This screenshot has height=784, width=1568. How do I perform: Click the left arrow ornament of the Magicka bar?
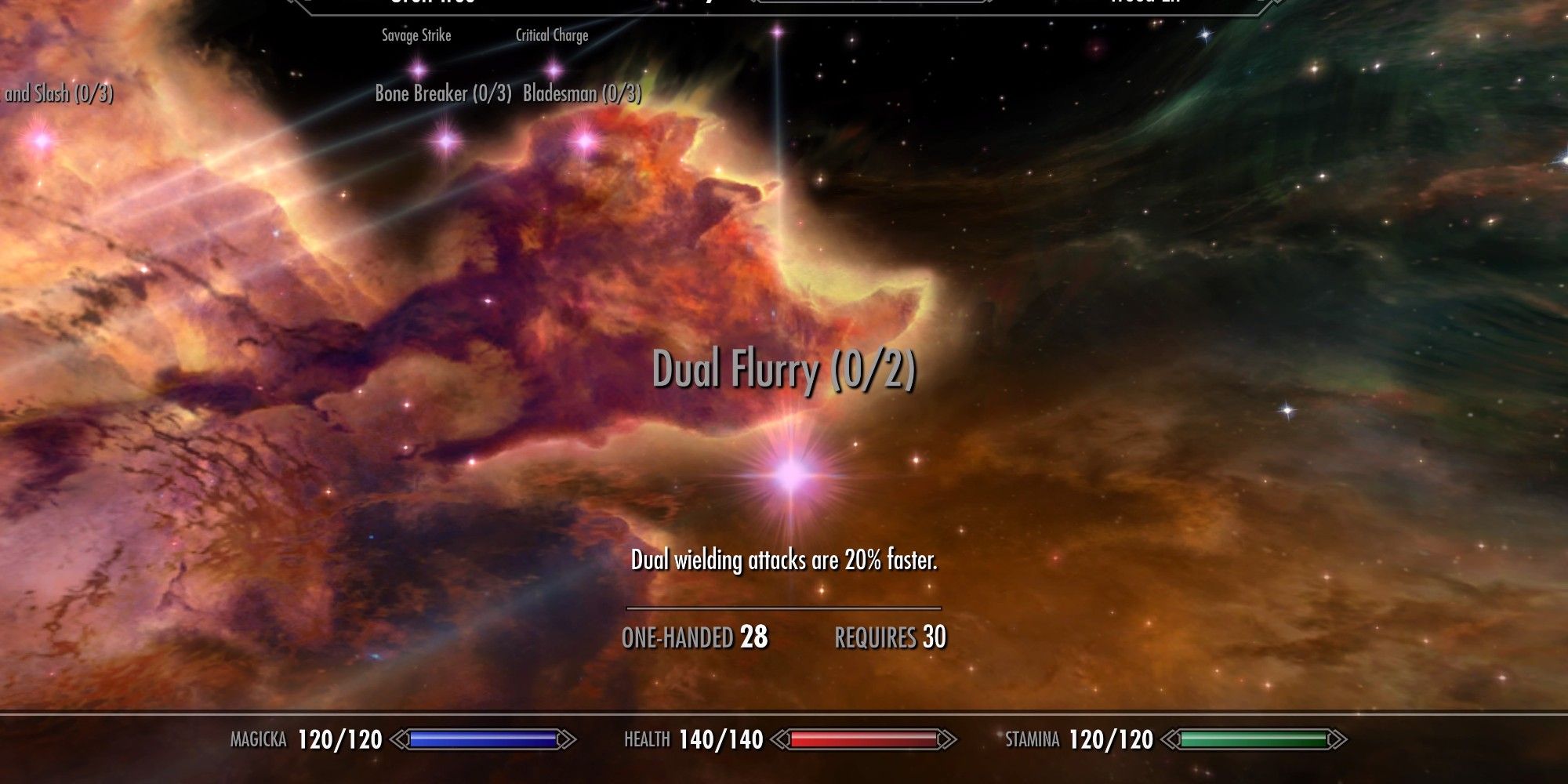point(401,738)
